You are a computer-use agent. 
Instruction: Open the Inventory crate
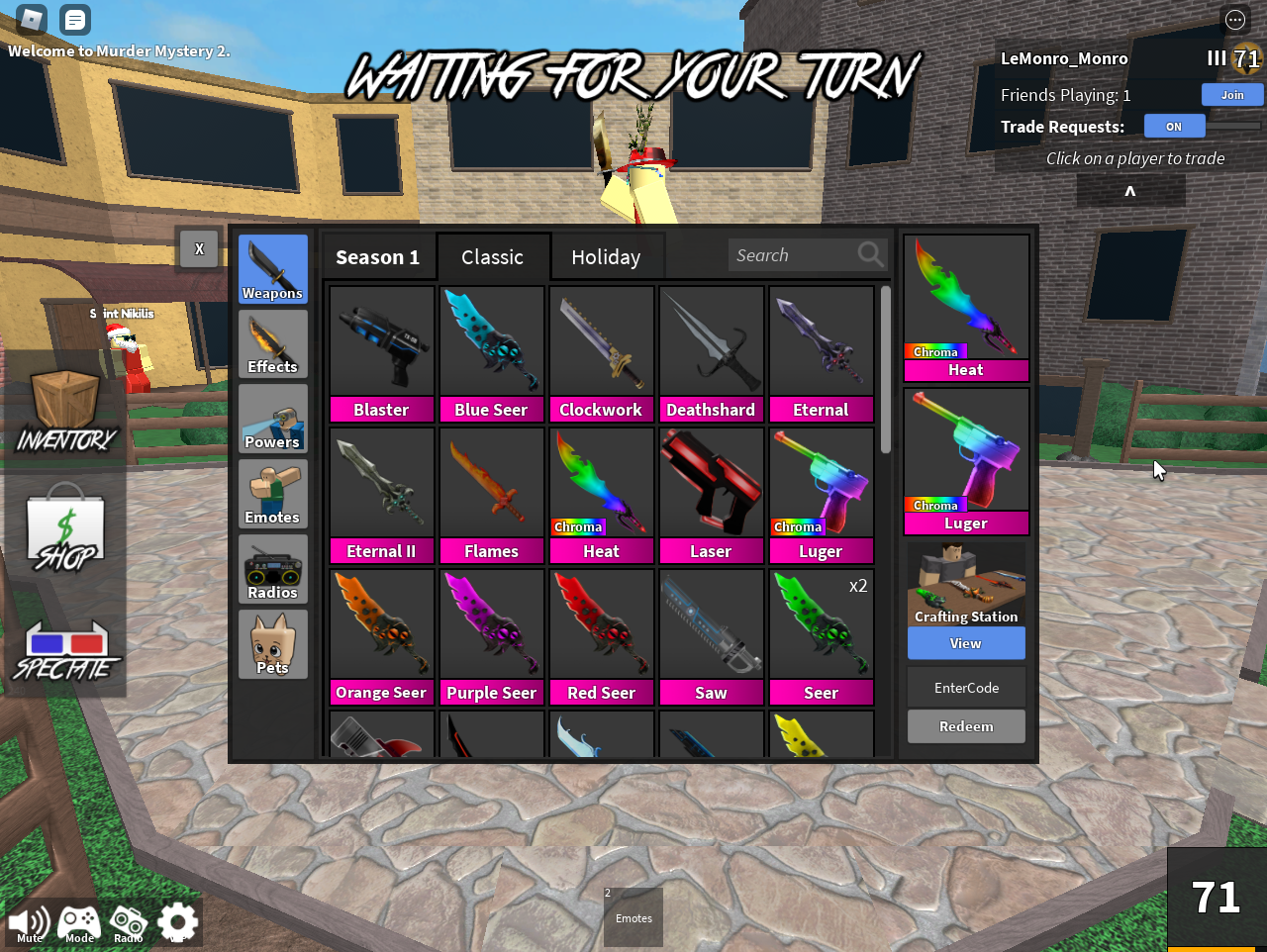[64, 396]
